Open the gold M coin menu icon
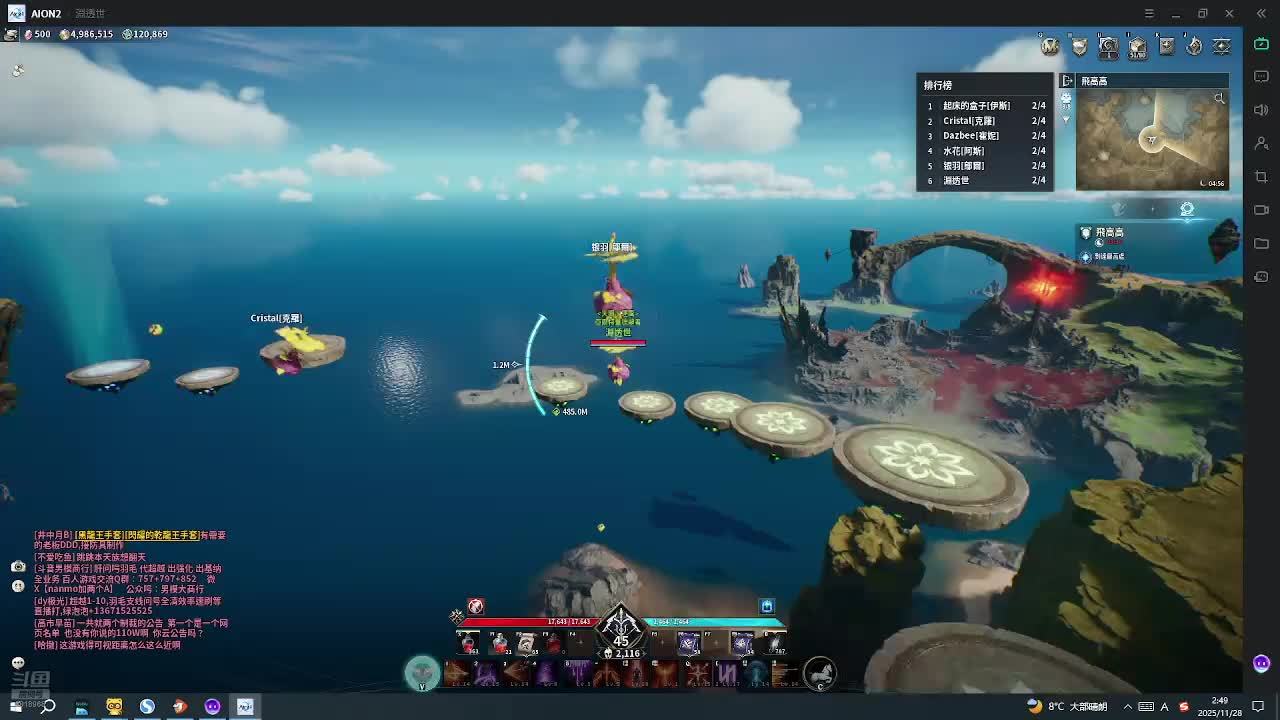The image size is (1280, 720). (1049, 46)
